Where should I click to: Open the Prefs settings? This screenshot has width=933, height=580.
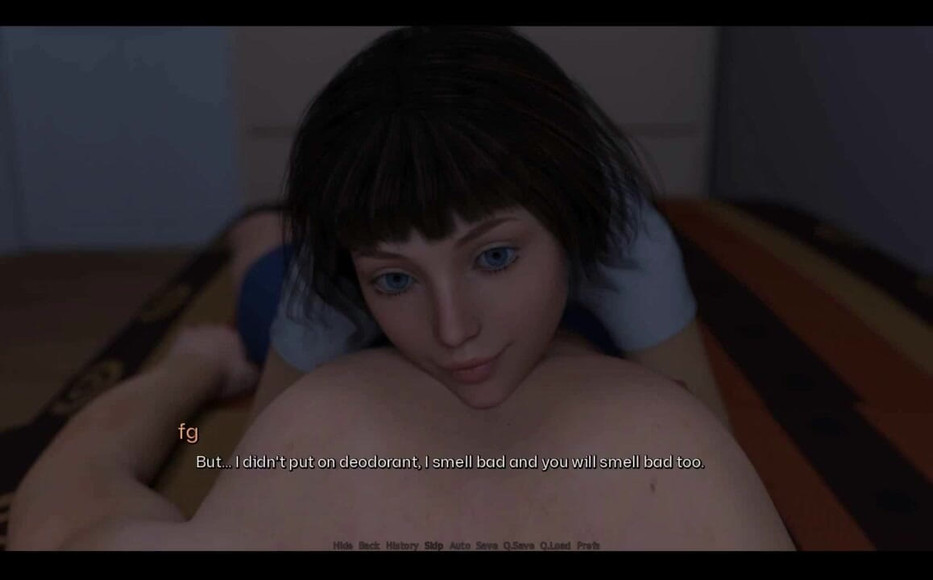pos(588,546)
